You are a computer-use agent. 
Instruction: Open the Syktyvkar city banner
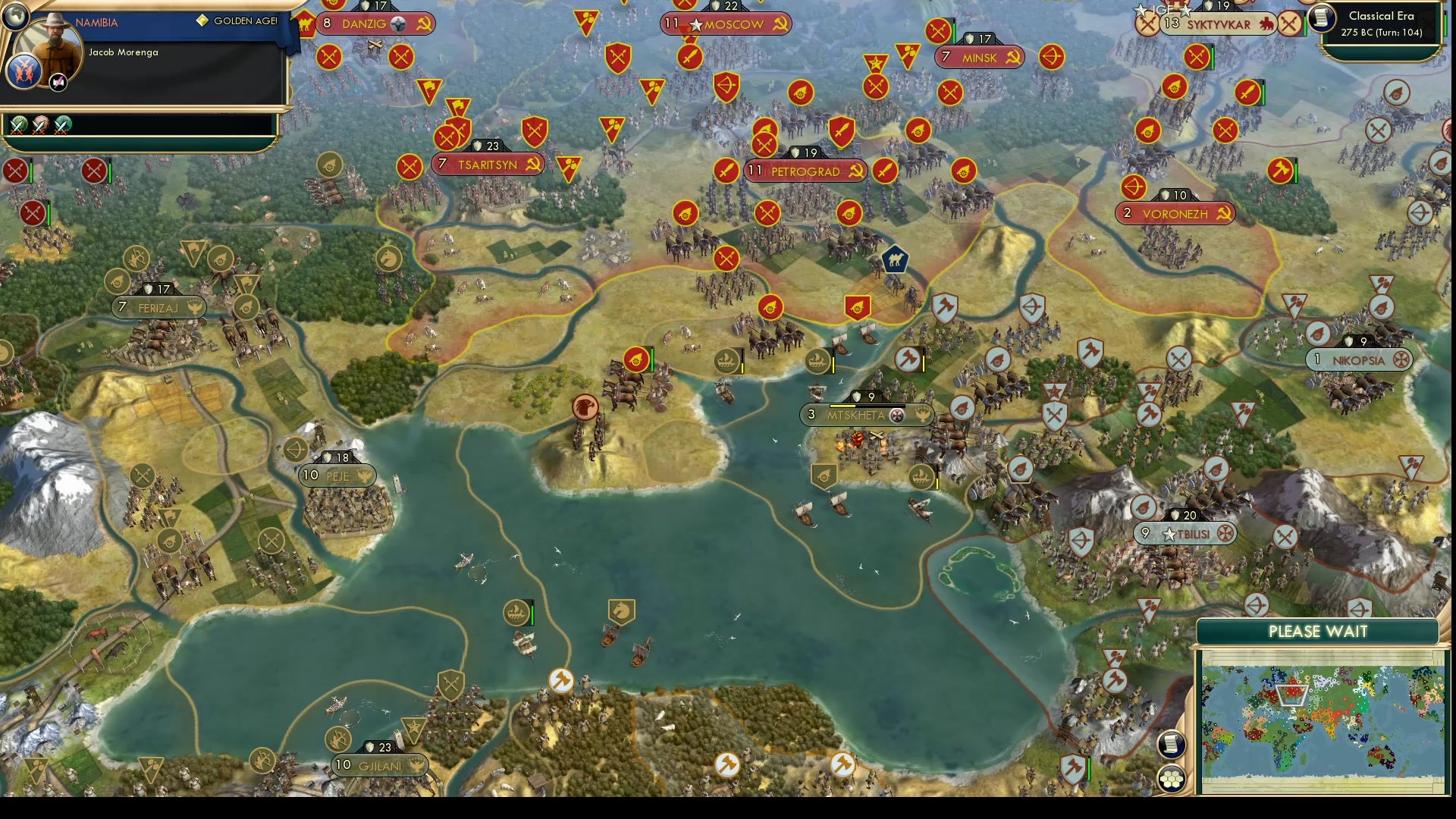(x=1219, y=24)
